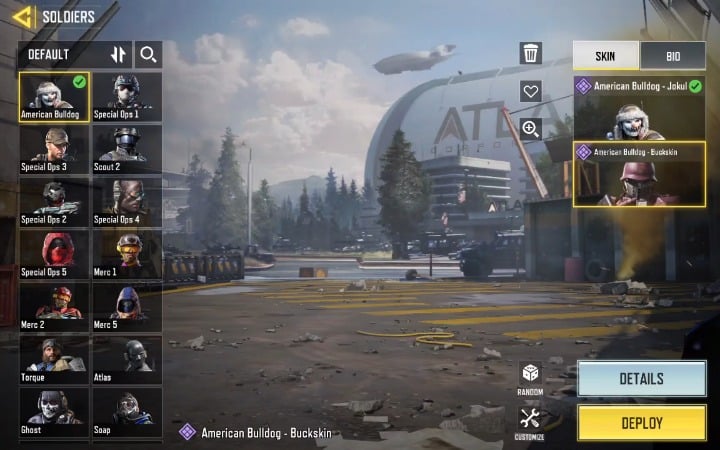Viewport: 720px width, 450px height.
Task: Choose the Atlas soldier
Action: (x=126, y=359)
